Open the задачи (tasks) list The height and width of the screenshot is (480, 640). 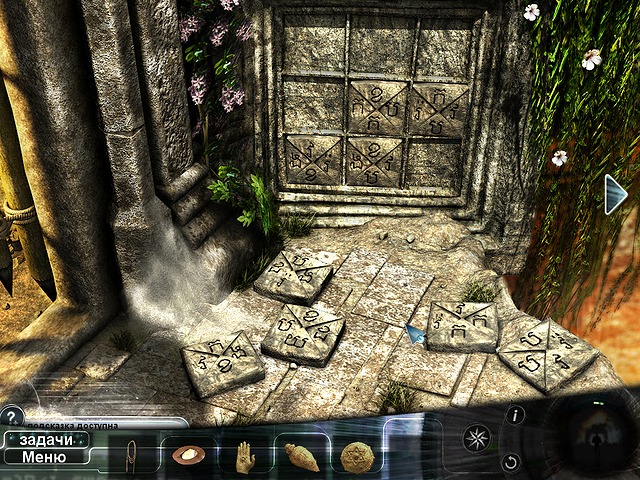46,439
